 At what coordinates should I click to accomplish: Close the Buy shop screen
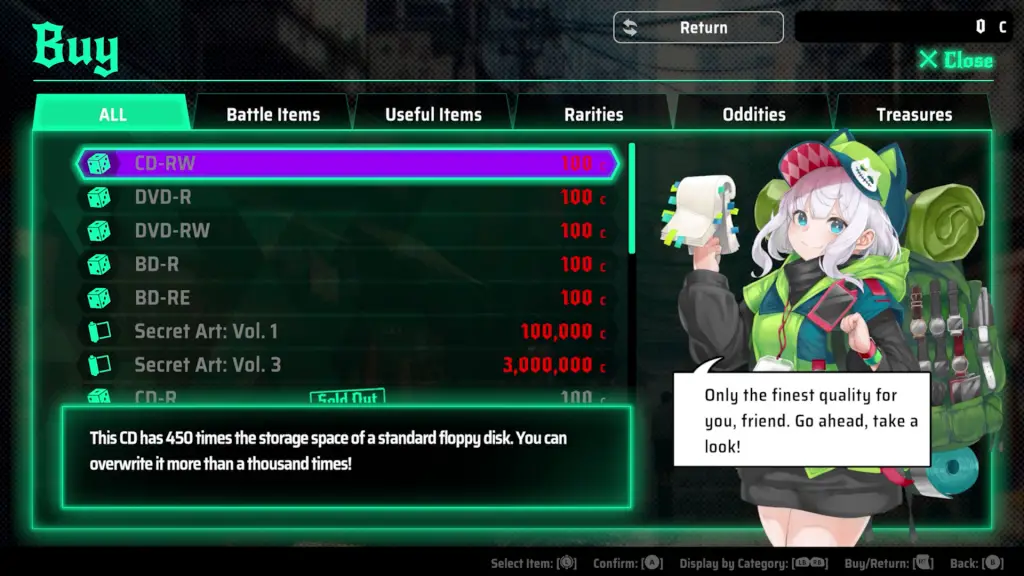tap(955, 60)
